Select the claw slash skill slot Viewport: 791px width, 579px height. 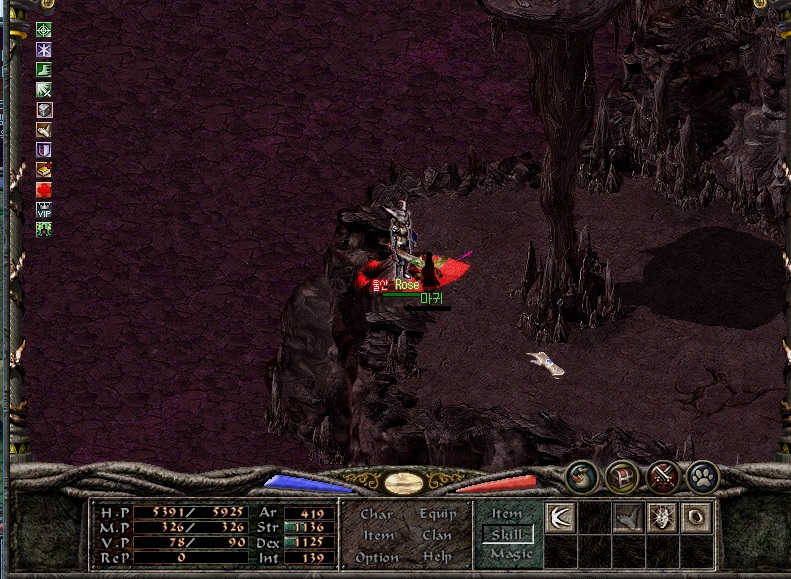click(559, 517)
